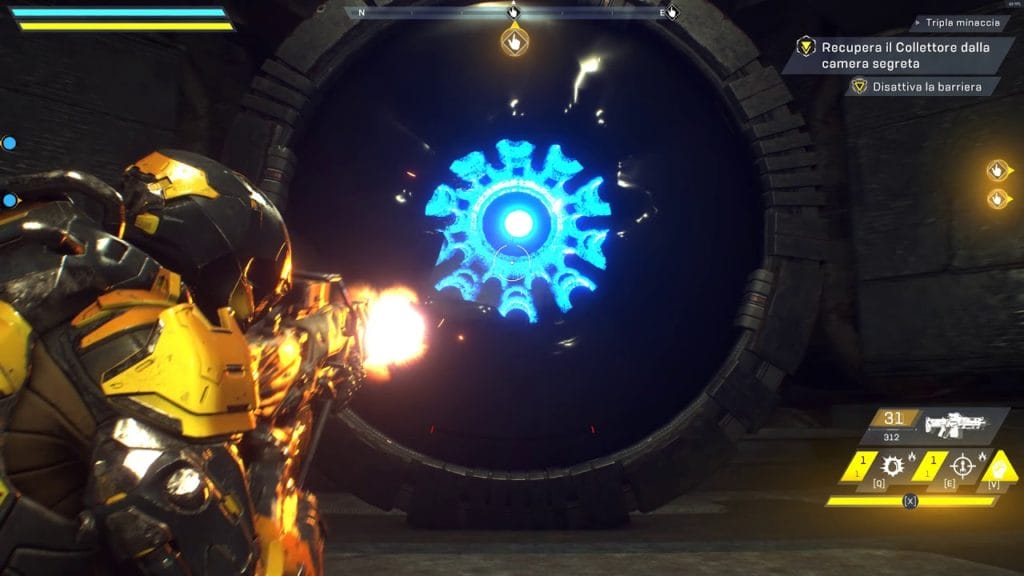Activate the crosshair targeting ability

(962, 466)
